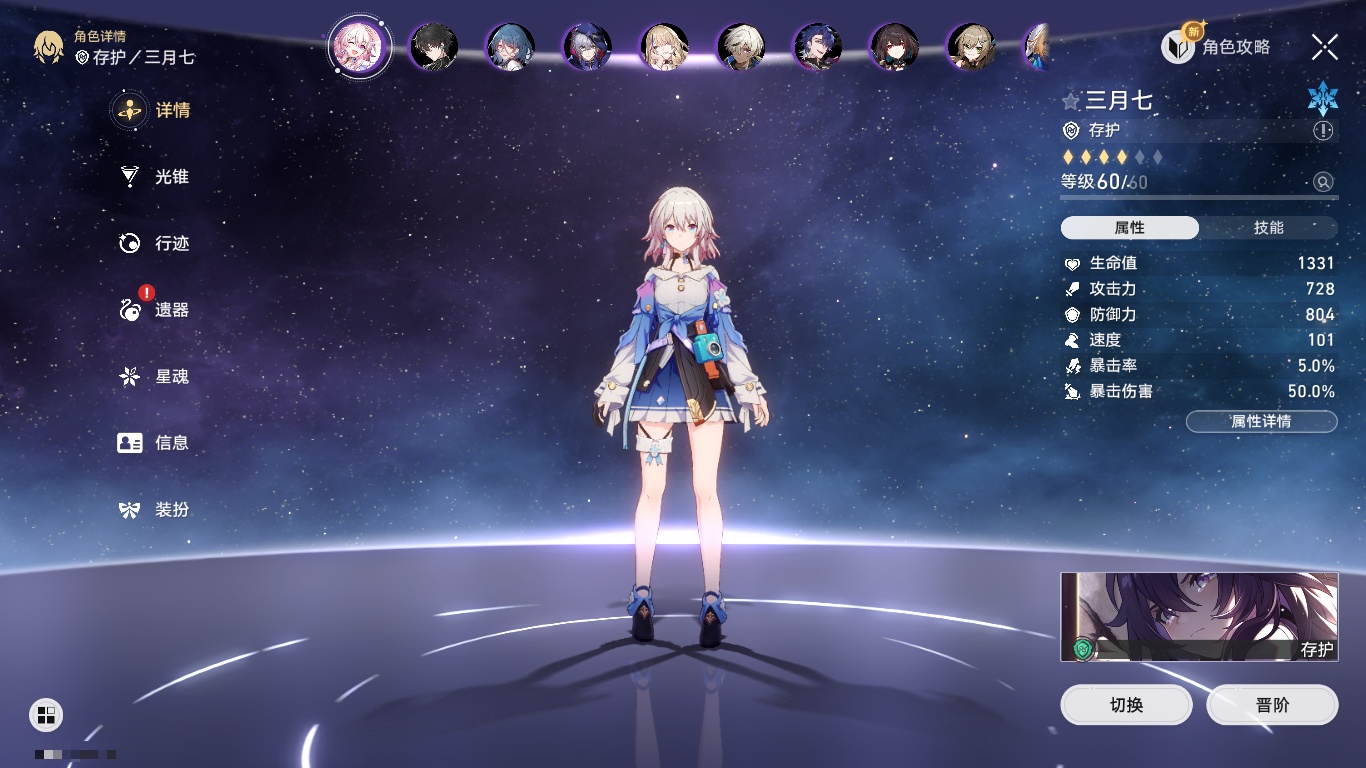Click the 切换 switch button
Image resolution: width=1366 pixels, height=768 pixels.
pos(1126,705)
